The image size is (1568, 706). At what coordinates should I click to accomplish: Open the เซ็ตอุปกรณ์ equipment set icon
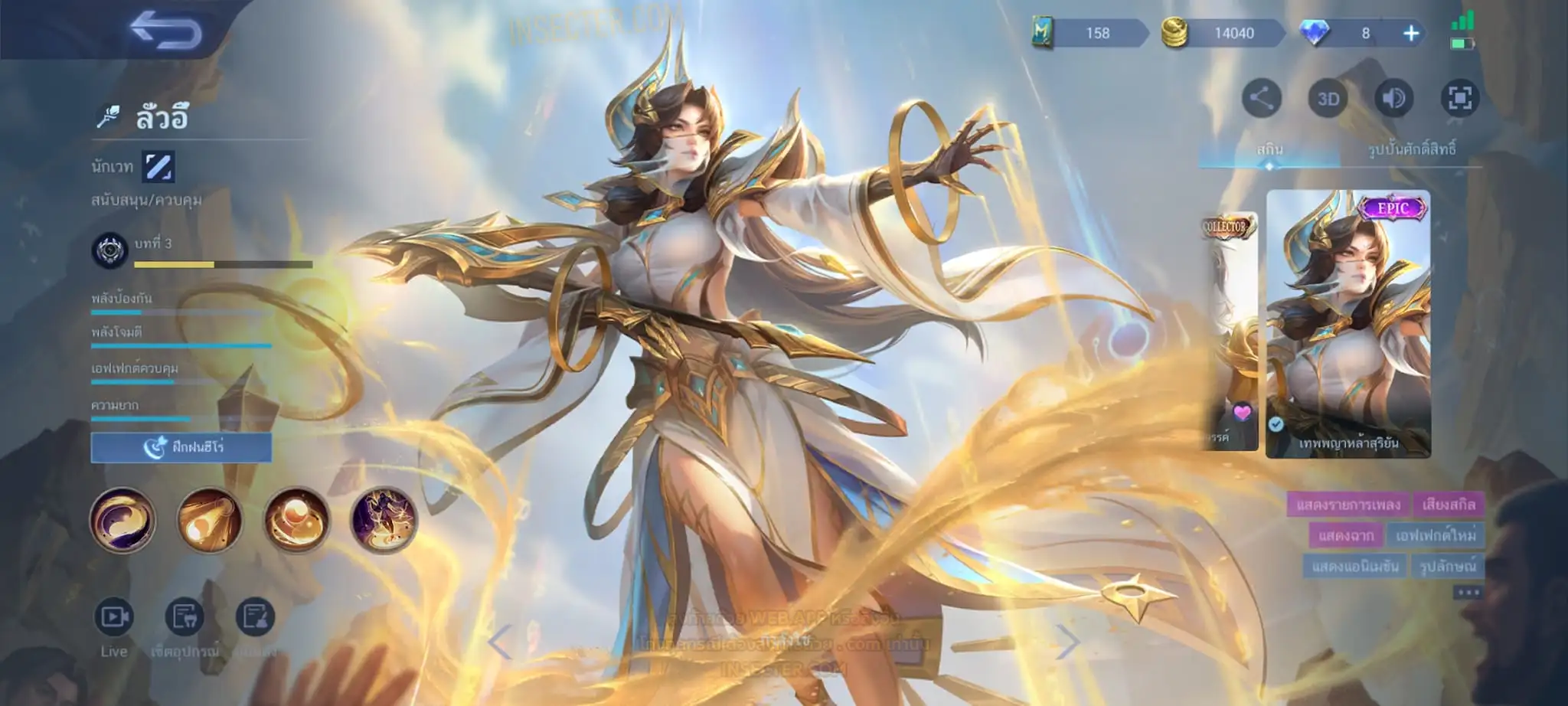tap(185, 617)
